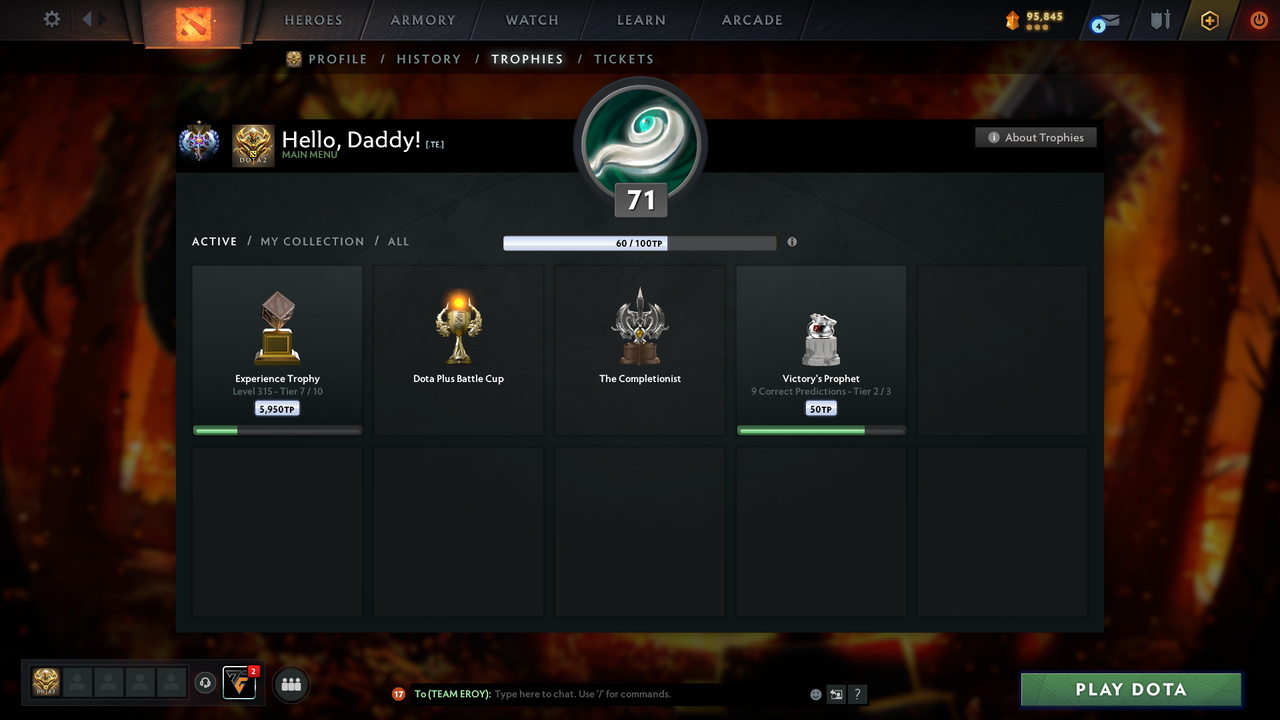This screenshot has height=720, width=1280.
Task: Click the trophies info circle icon
Action: pos(792,242)
